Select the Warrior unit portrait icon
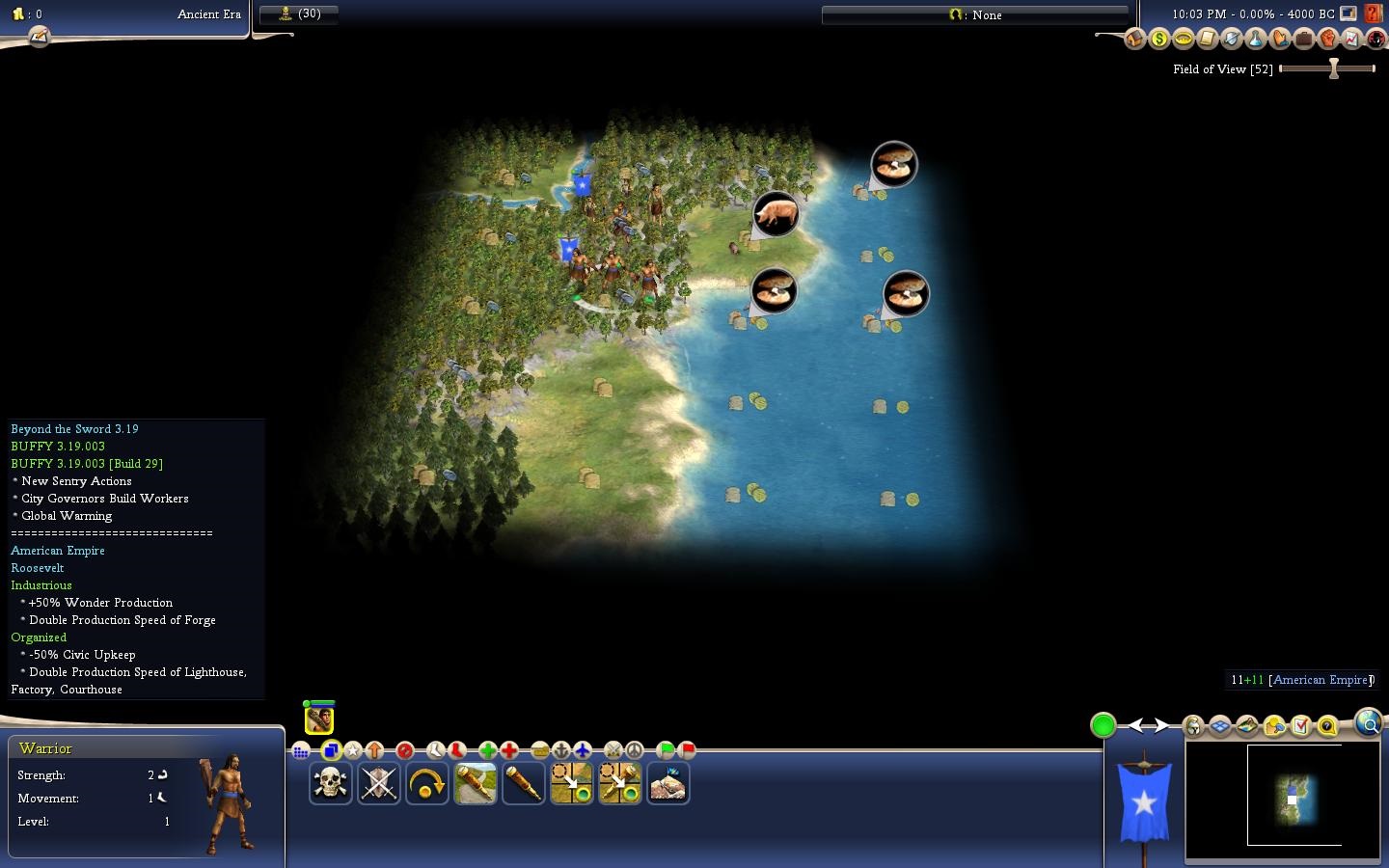Image resolution: width=1389 pixels, height=868 pixels. coord(319,719)
